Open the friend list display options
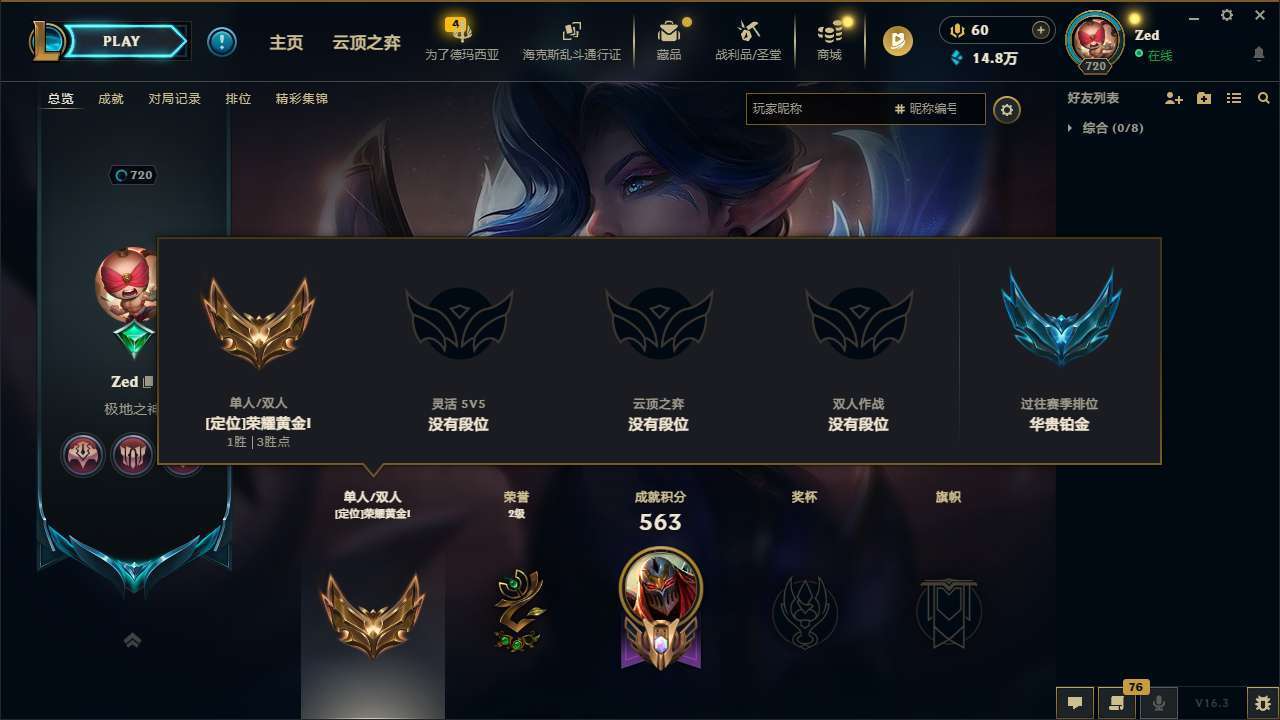The image size is (1280, 720). pyautogui.click(x=1233, y=98)
